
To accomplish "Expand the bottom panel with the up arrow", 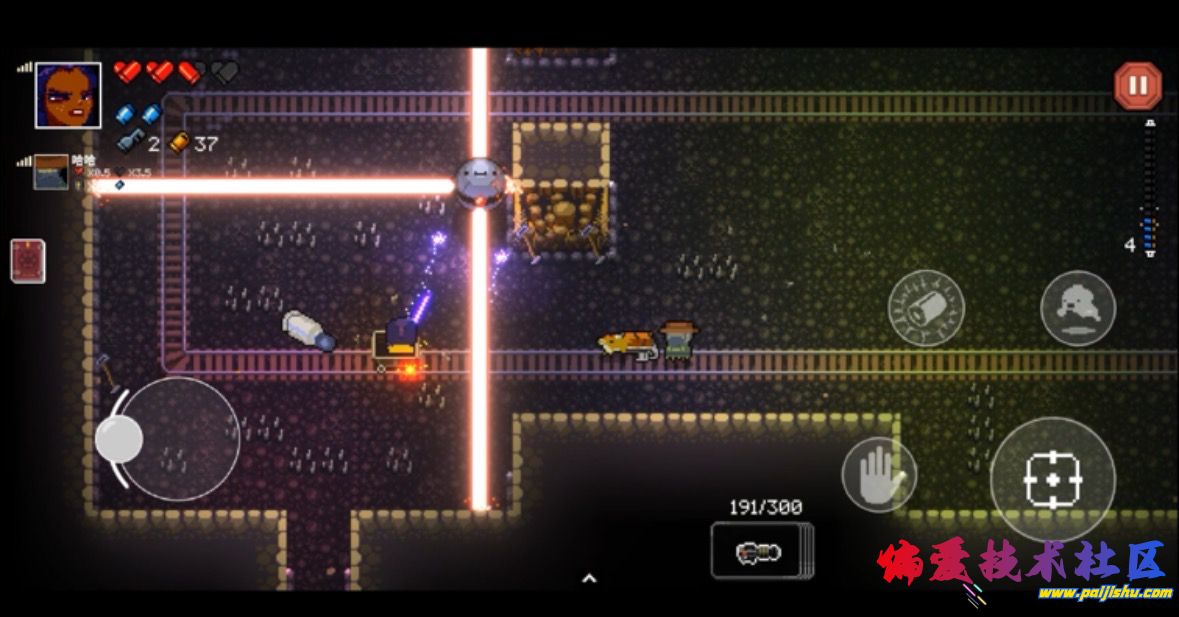I will (x=589, y=578).
